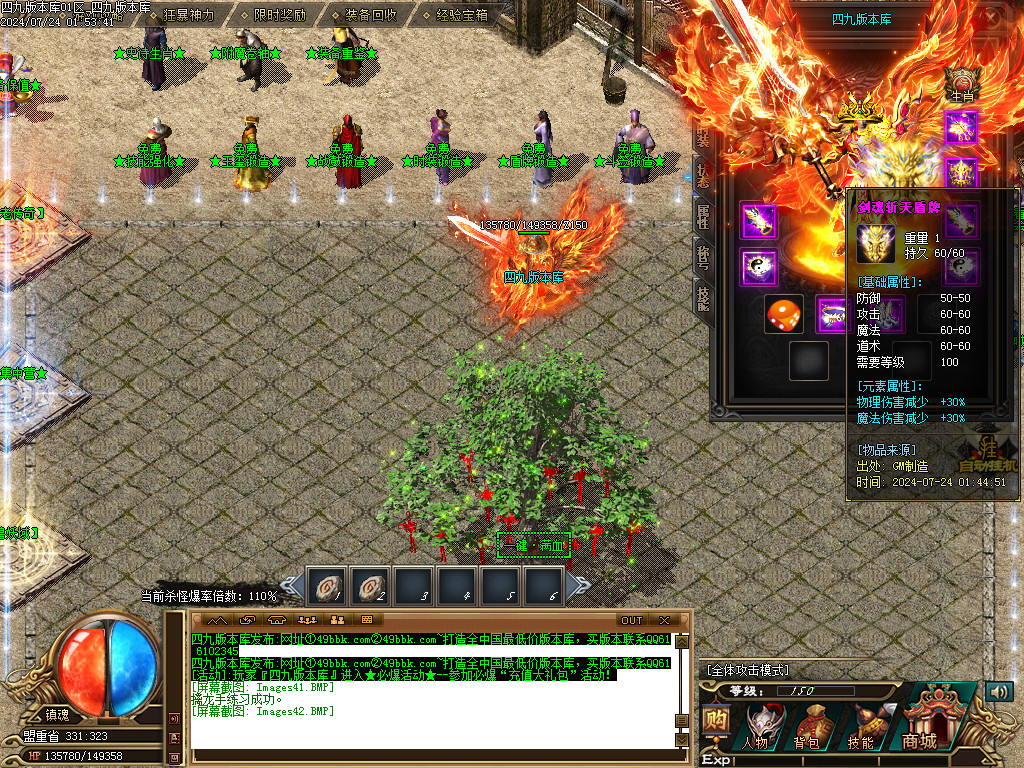Image resolution: width=1024 pixels, height=768 pixels.
Task: Select hotbar slot 1 stone item
Action: [325, 587]
